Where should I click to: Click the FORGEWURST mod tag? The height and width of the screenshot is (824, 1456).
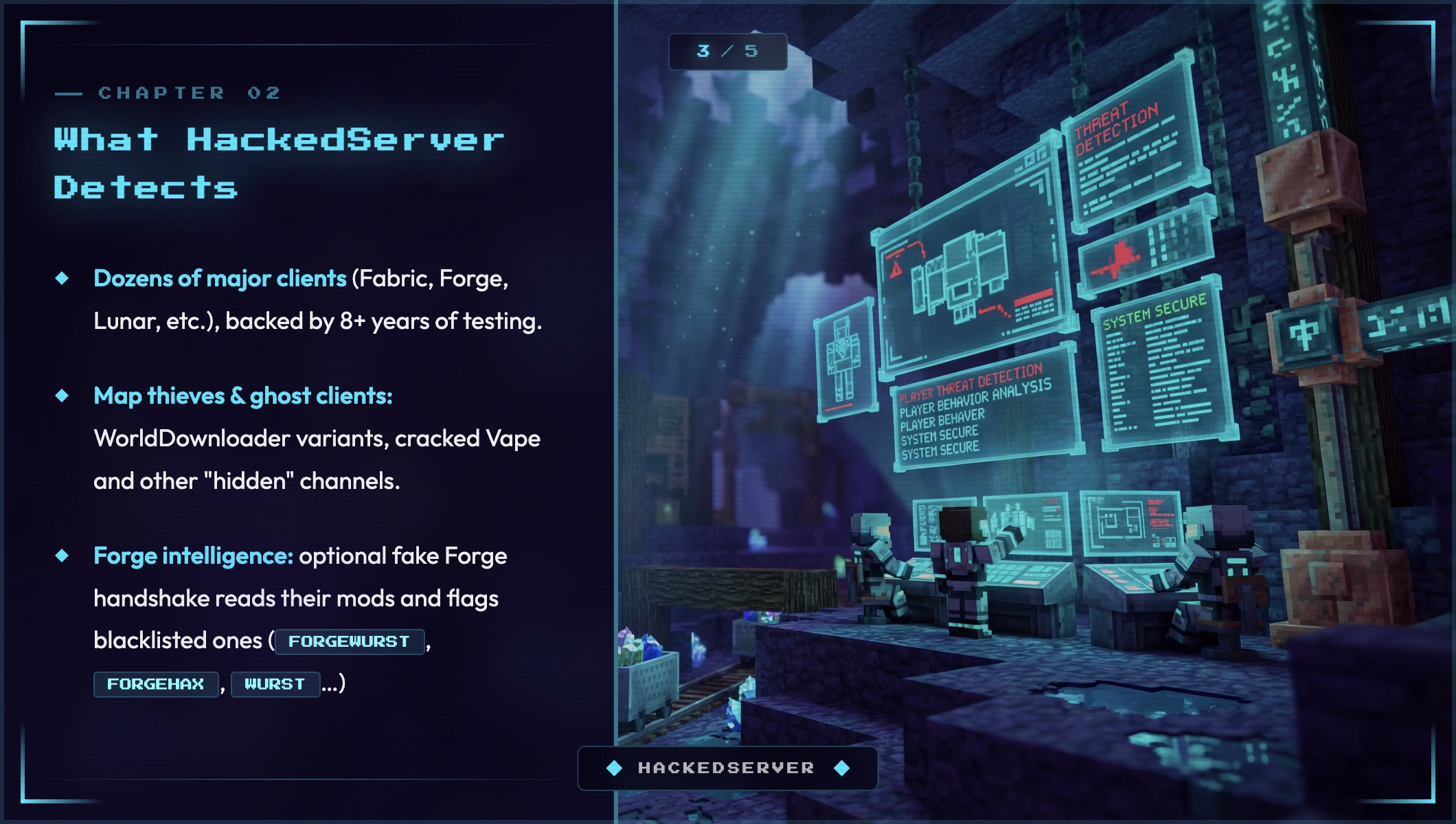[349, 641]
